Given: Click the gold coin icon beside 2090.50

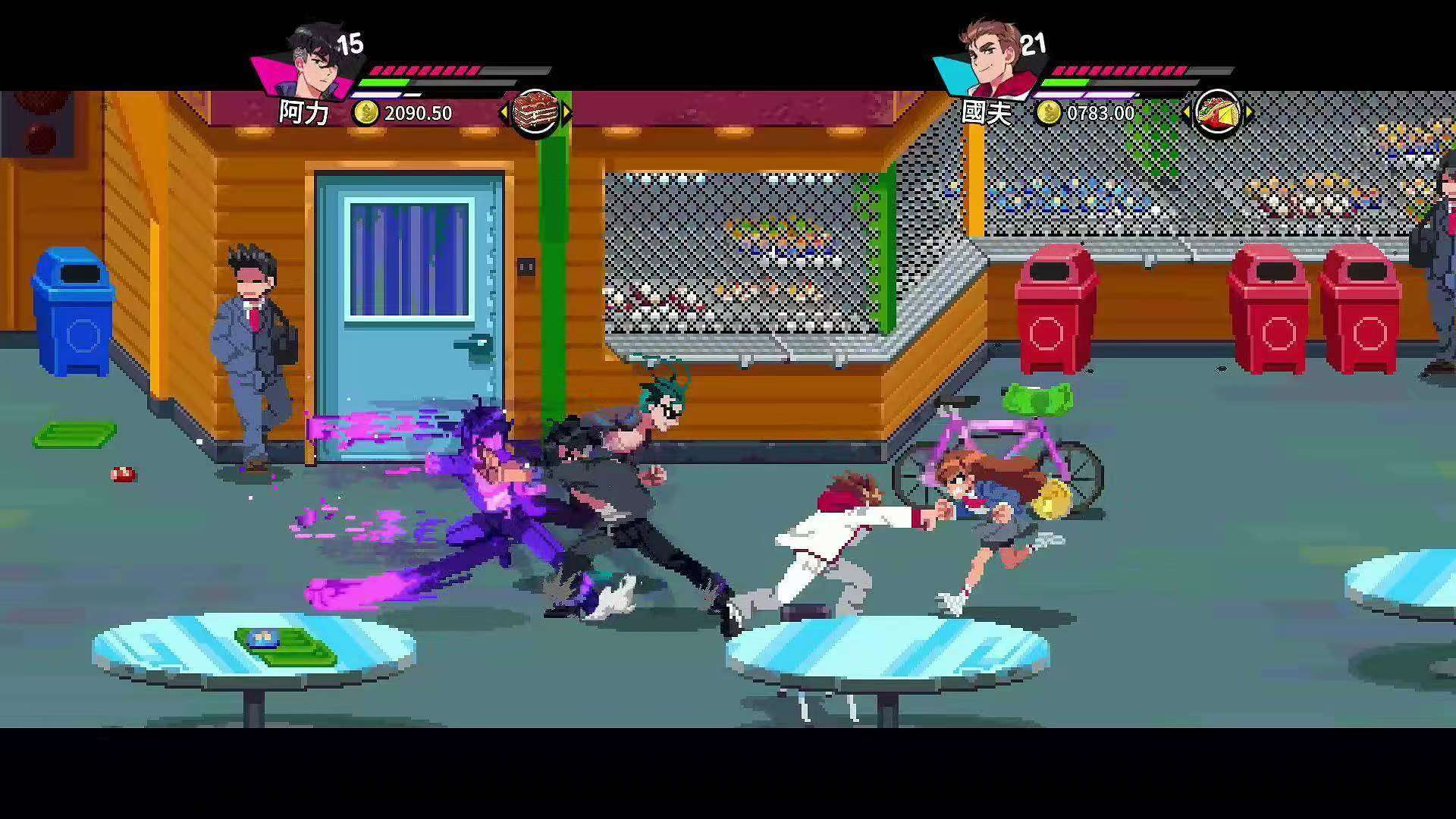Looking at the screenshot, I should tap(366, 114).
